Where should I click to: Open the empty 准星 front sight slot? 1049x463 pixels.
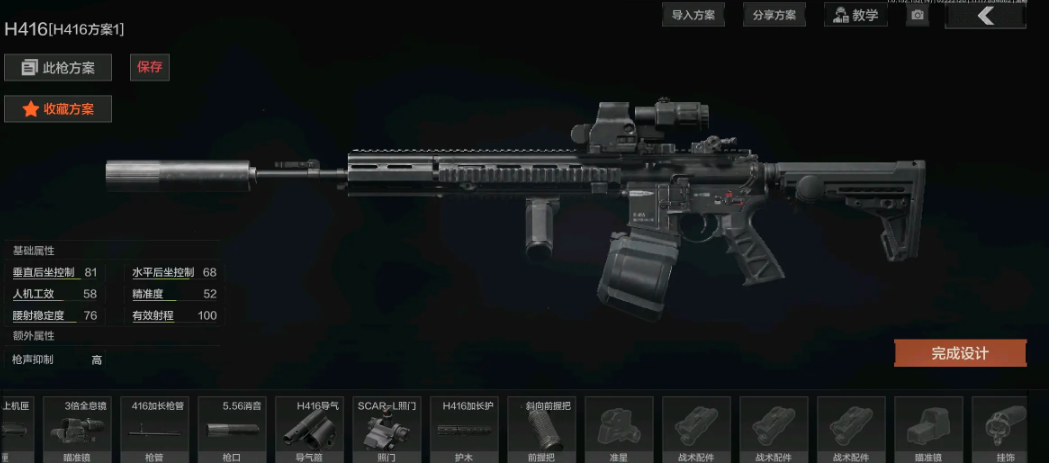coord(619,428)
